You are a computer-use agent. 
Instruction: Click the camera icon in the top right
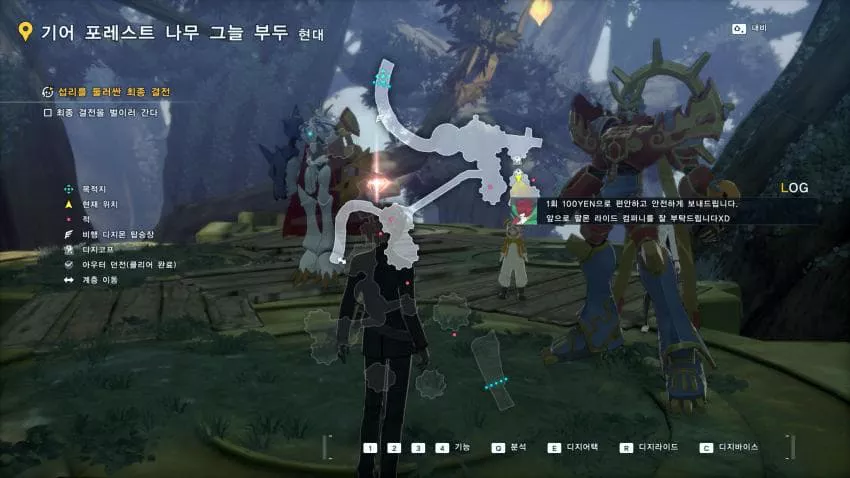[x=739, y=28]
